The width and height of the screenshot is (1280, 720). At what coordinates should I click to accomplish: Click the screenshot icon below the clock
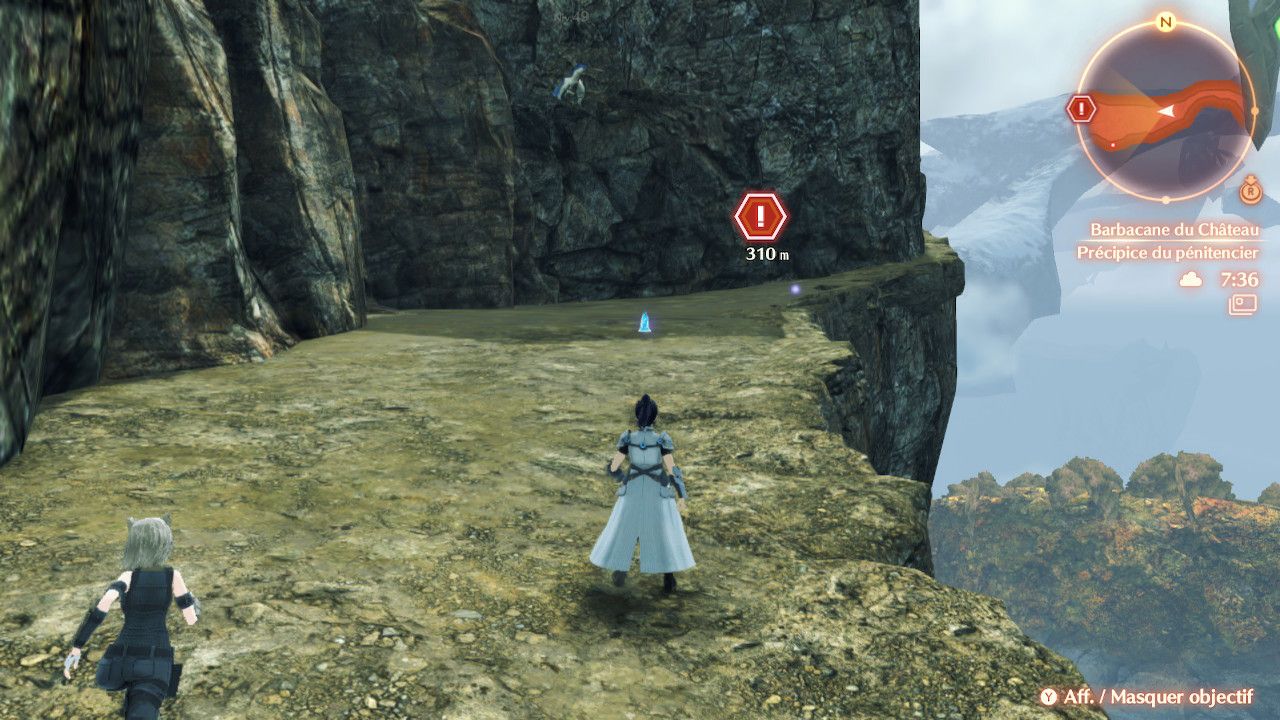(x=1244, y=304)
